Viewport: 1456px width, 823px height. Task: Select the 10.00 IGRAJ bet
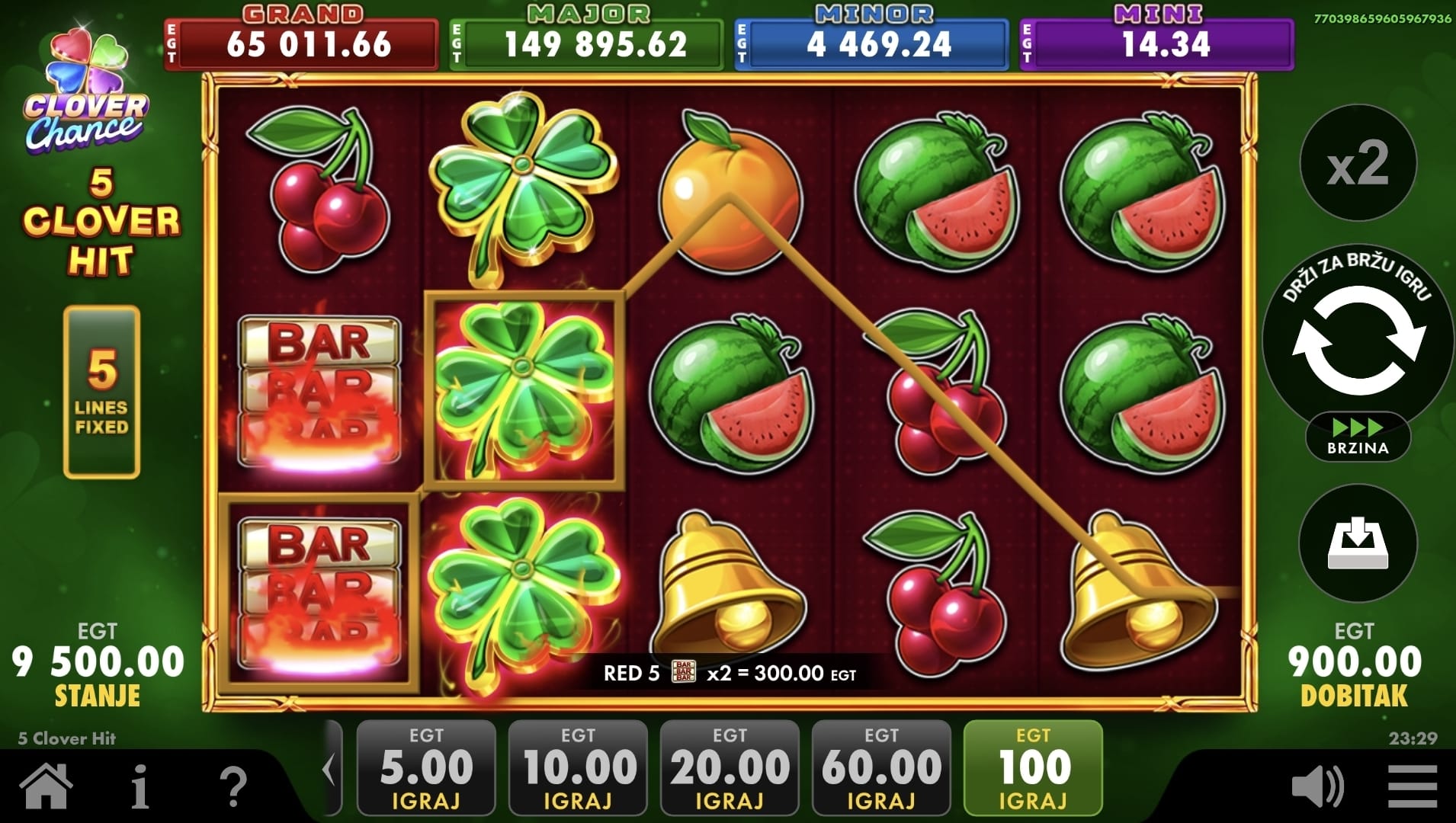(x=578, y=768)
